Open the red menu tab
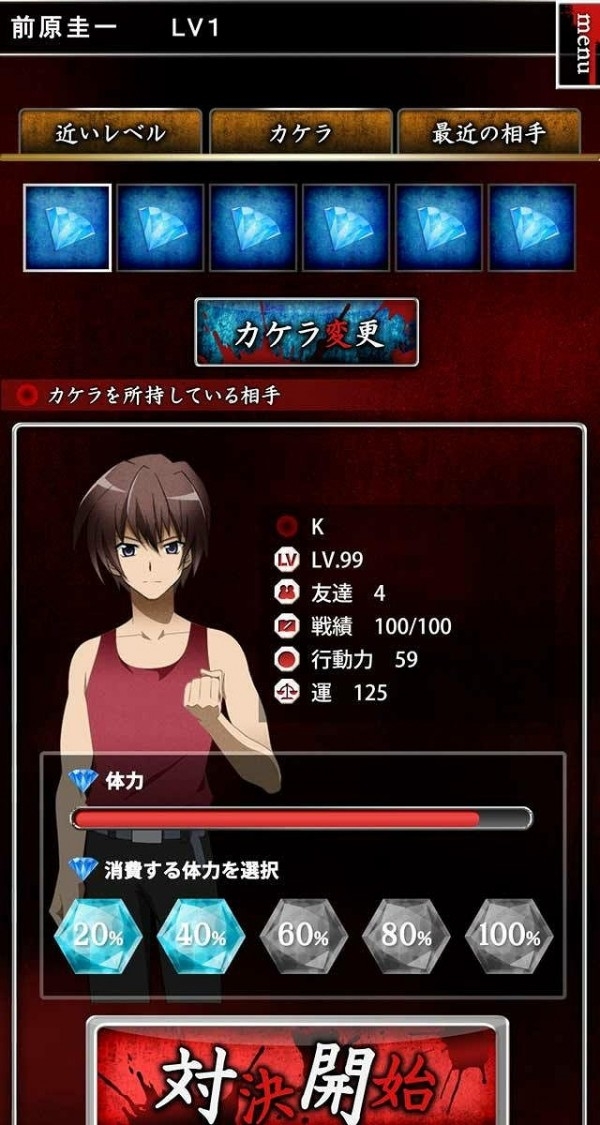The image size is (600, 1125). [x=578, y=45]
